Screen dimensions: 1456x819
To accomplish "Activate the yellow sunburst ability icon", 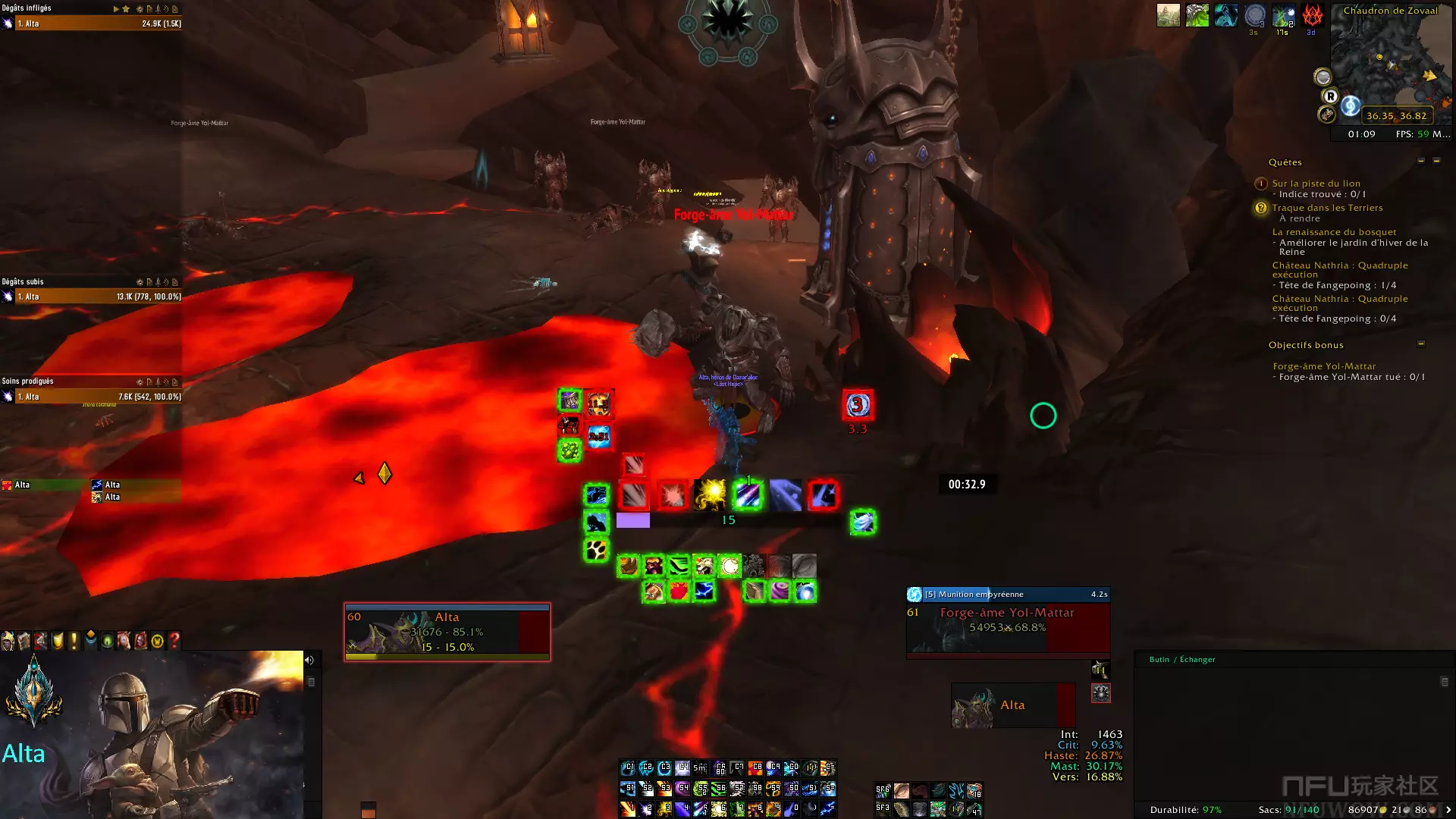I will (x=711, y=494).
